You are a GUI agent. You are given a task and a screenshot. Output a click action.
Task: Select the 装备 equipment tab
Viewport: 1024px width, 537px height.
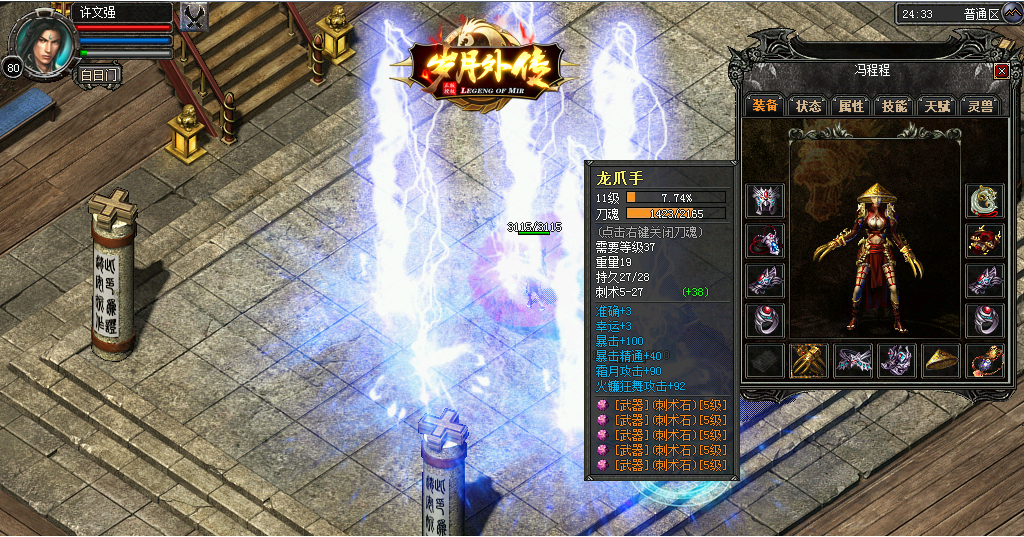click(765, 106)
